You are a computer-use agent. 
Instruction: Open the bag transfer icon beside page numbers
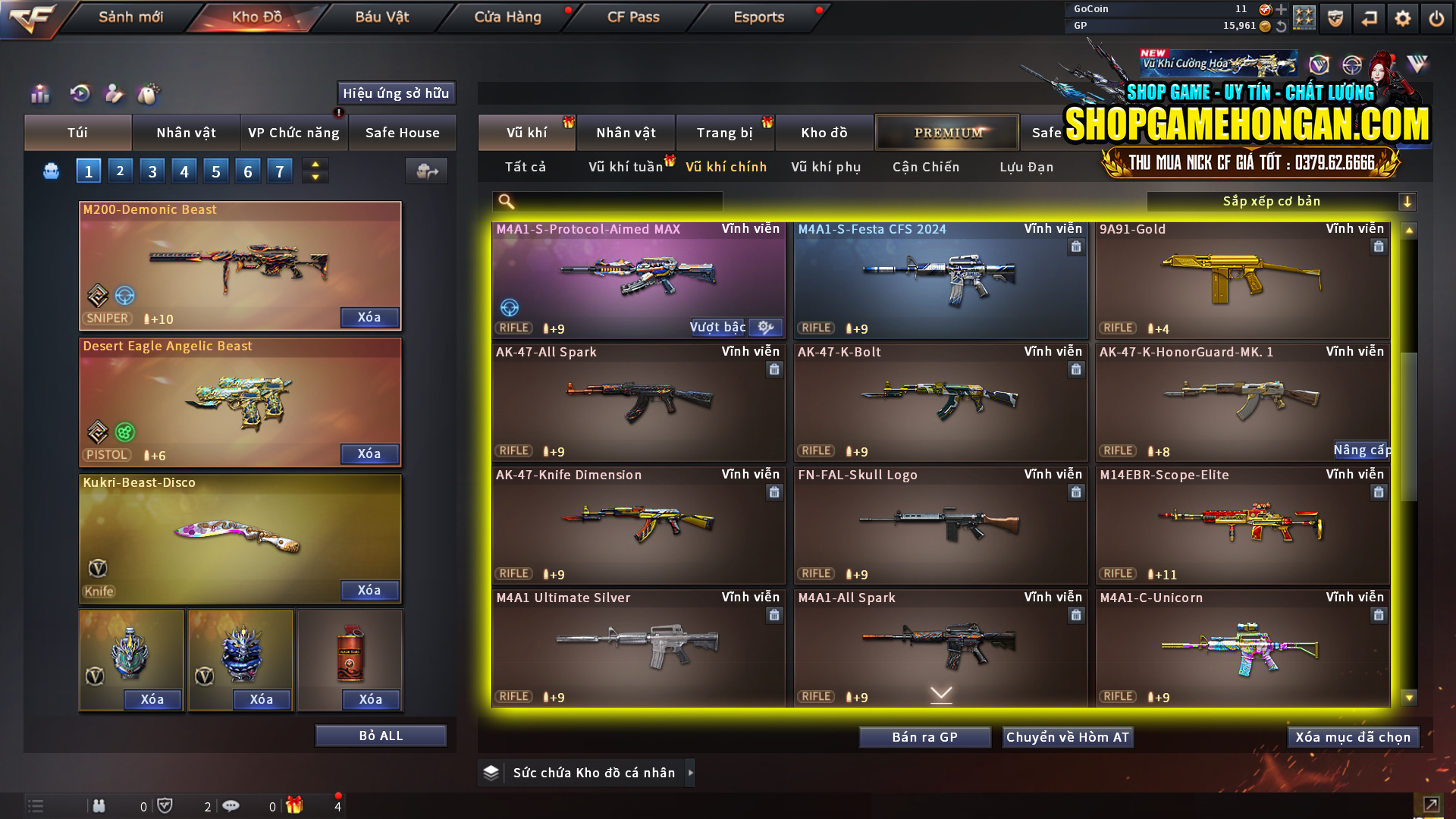pyautogui.click(x=426, y=171)
